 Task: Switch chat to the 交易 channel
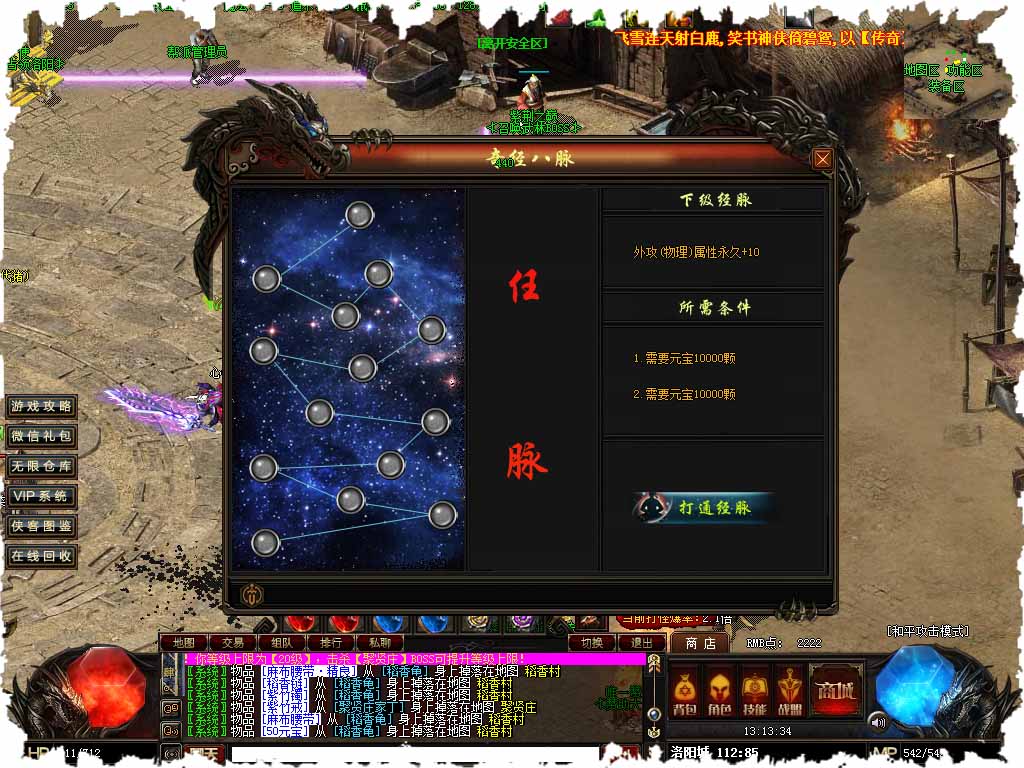point(233,642)
